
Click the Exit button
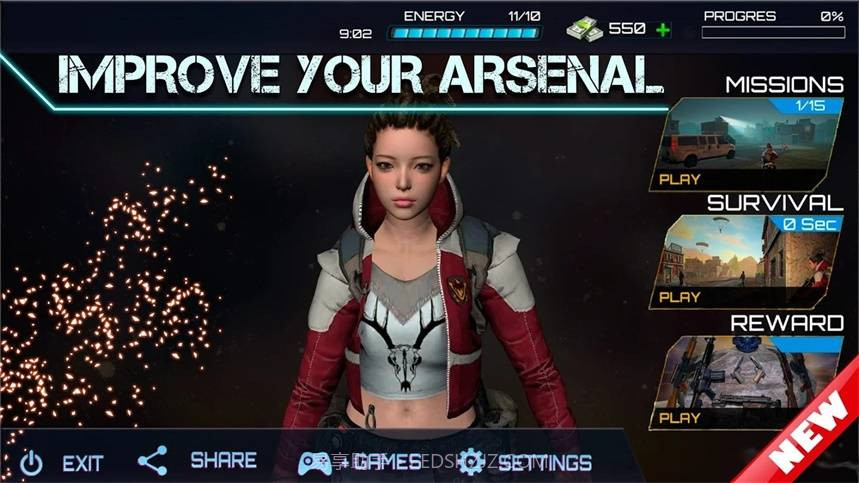coord(62,463)
